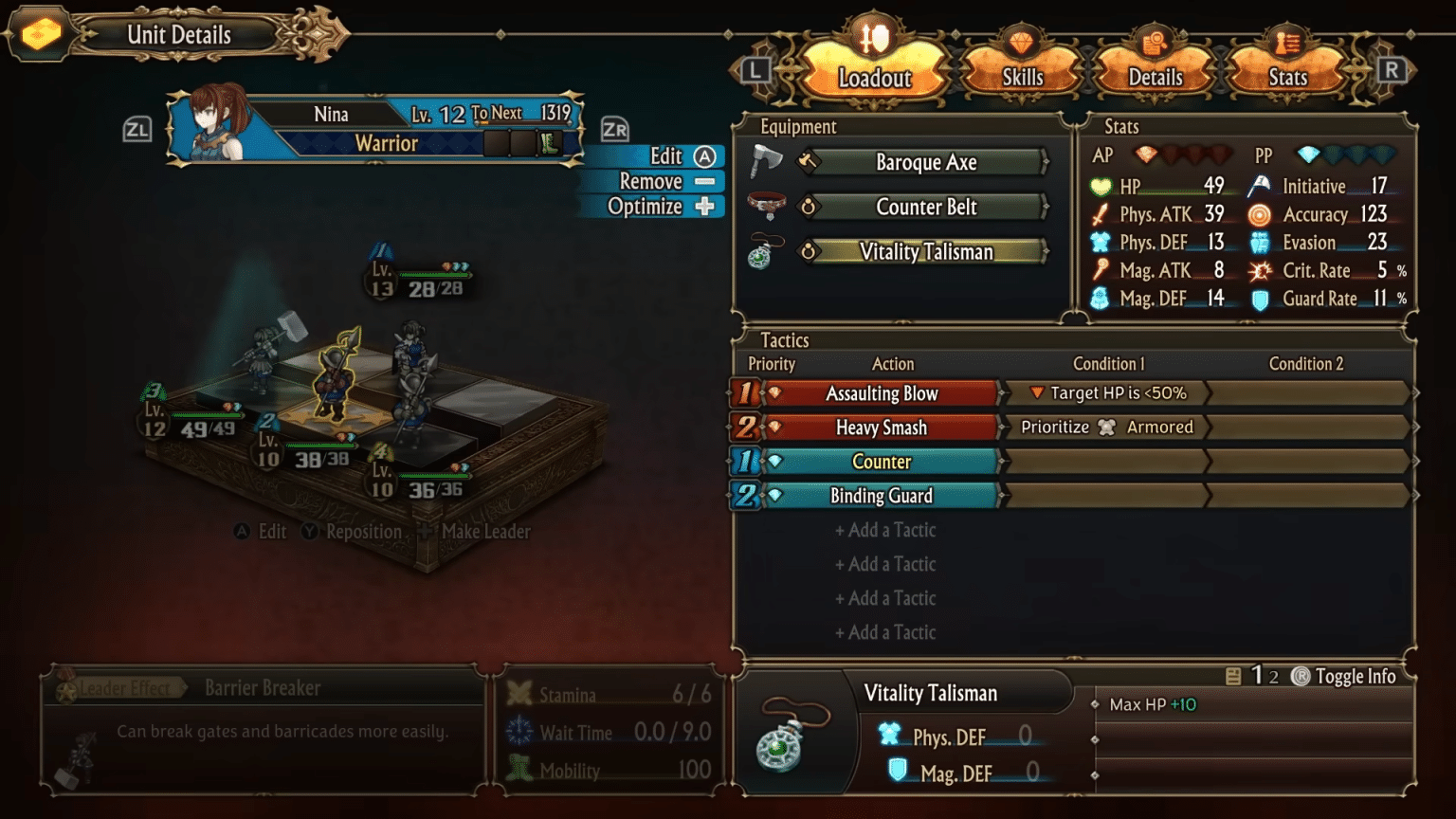Click the HP heart icon in Stats
Screen dimensions: 1456x819
[x=1101, y=186]
